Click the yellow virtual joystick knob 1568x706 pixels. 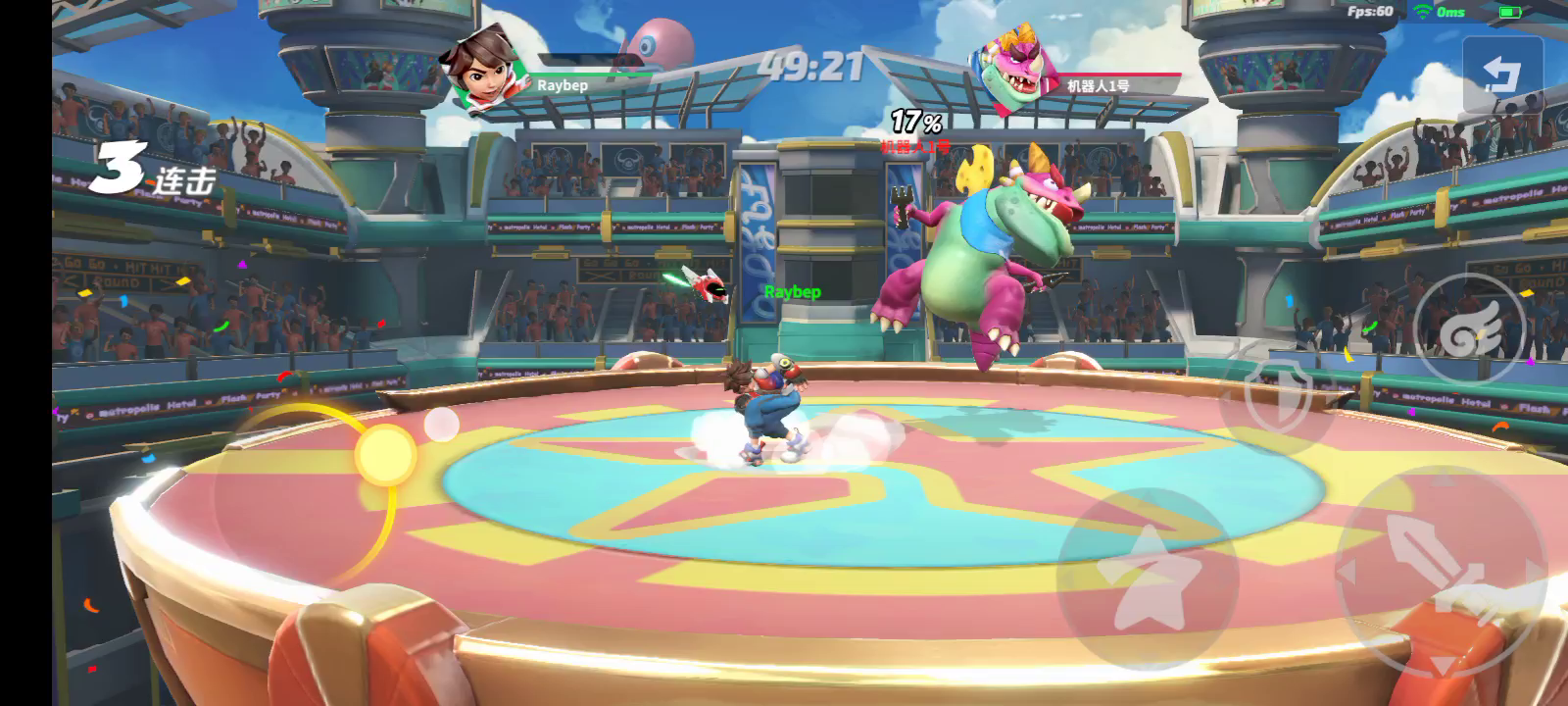(385, 454)
